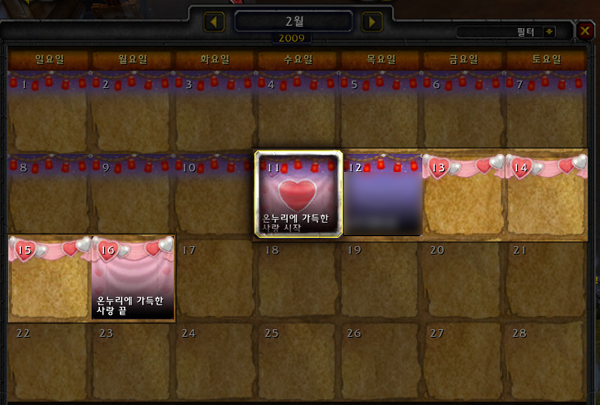This screenshot has height=405, width=600.
Task: Select February 22 day cell
Action: point(50,360)
